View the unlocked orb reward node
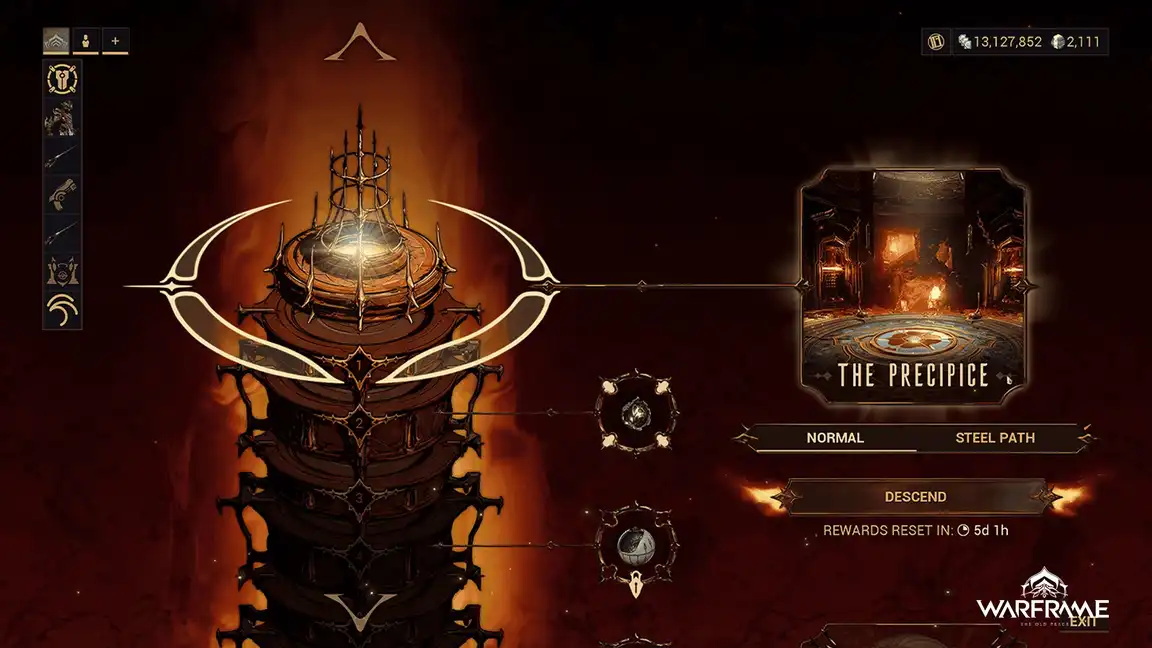 coord(636,411)
